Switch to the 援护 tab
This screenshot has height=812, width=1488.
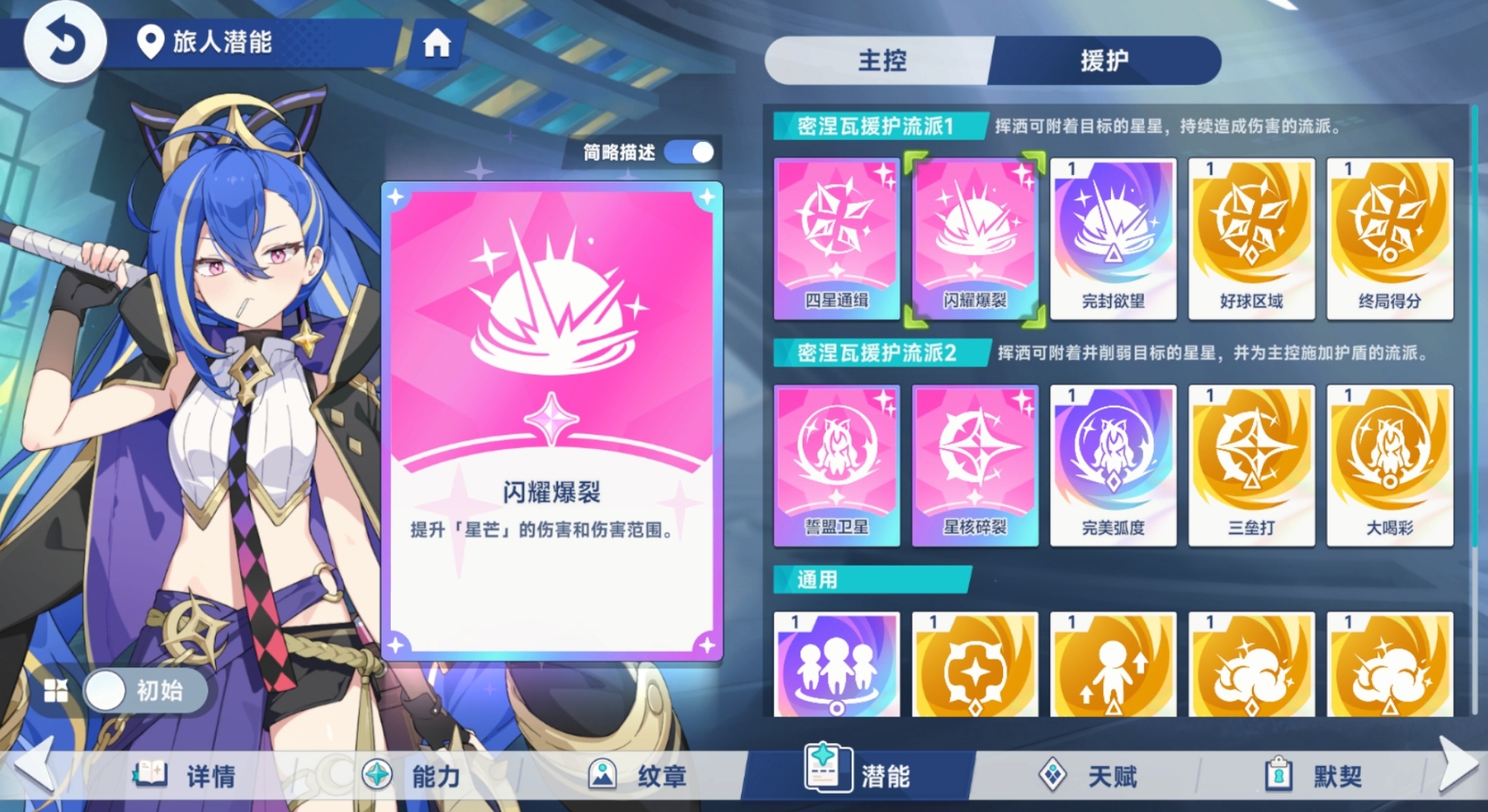pyautogui.click(x=1106, y=61)
